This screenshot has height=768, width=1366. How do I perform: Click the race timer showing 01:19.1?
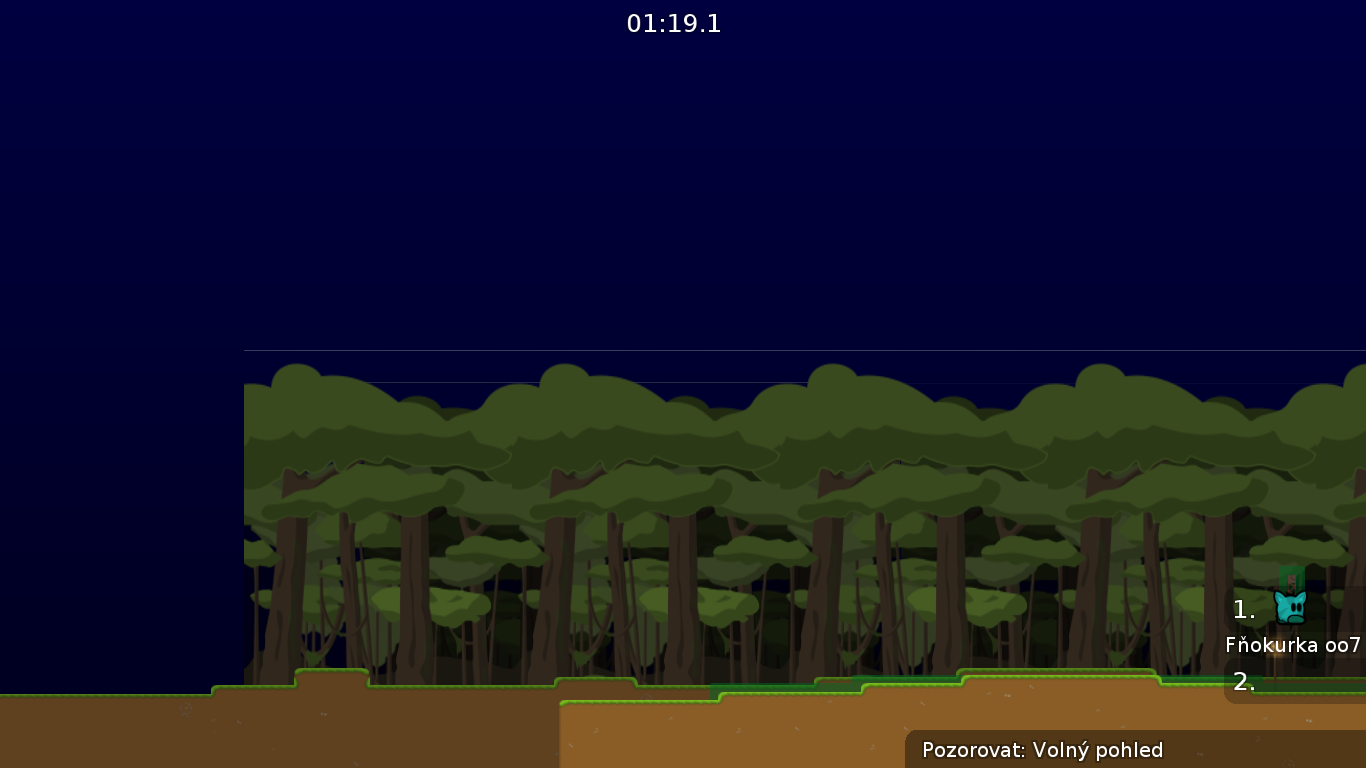(674, 24)
